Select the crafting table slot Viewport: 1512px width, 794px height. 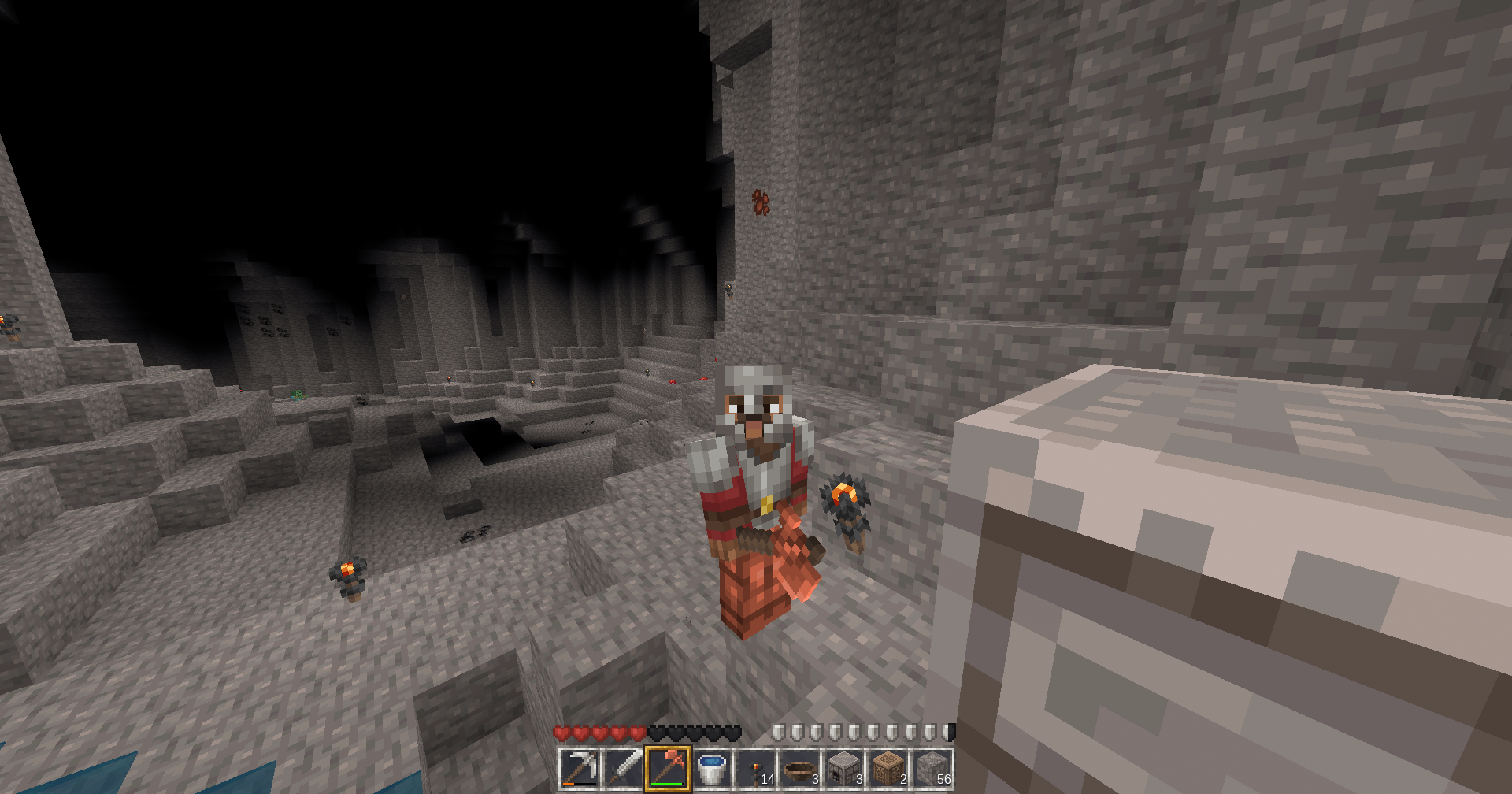pyautogui.click(x=888, y=768)
